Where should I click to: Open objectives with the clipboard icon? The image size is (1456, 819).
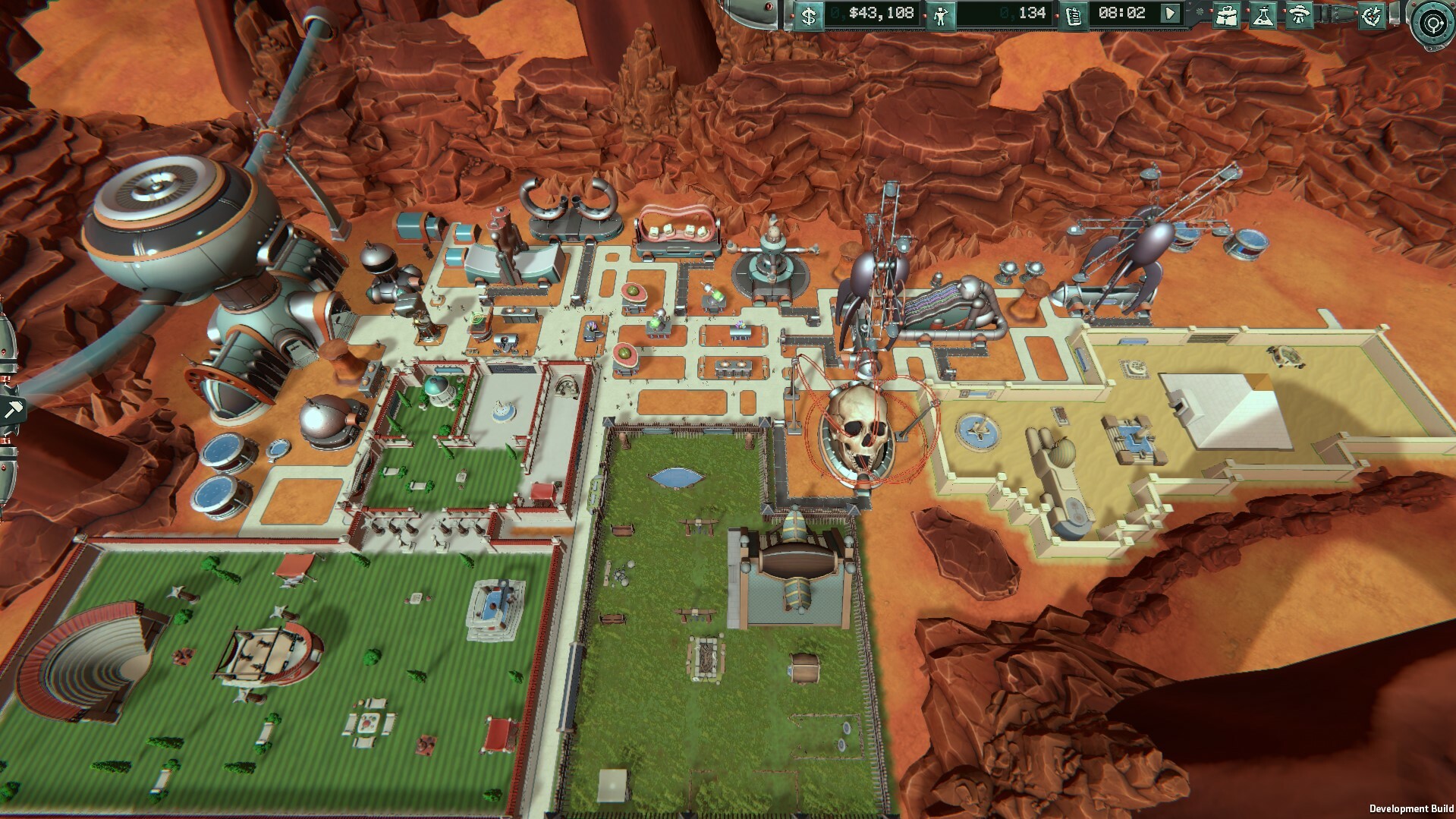click(x=1072, y=13)
